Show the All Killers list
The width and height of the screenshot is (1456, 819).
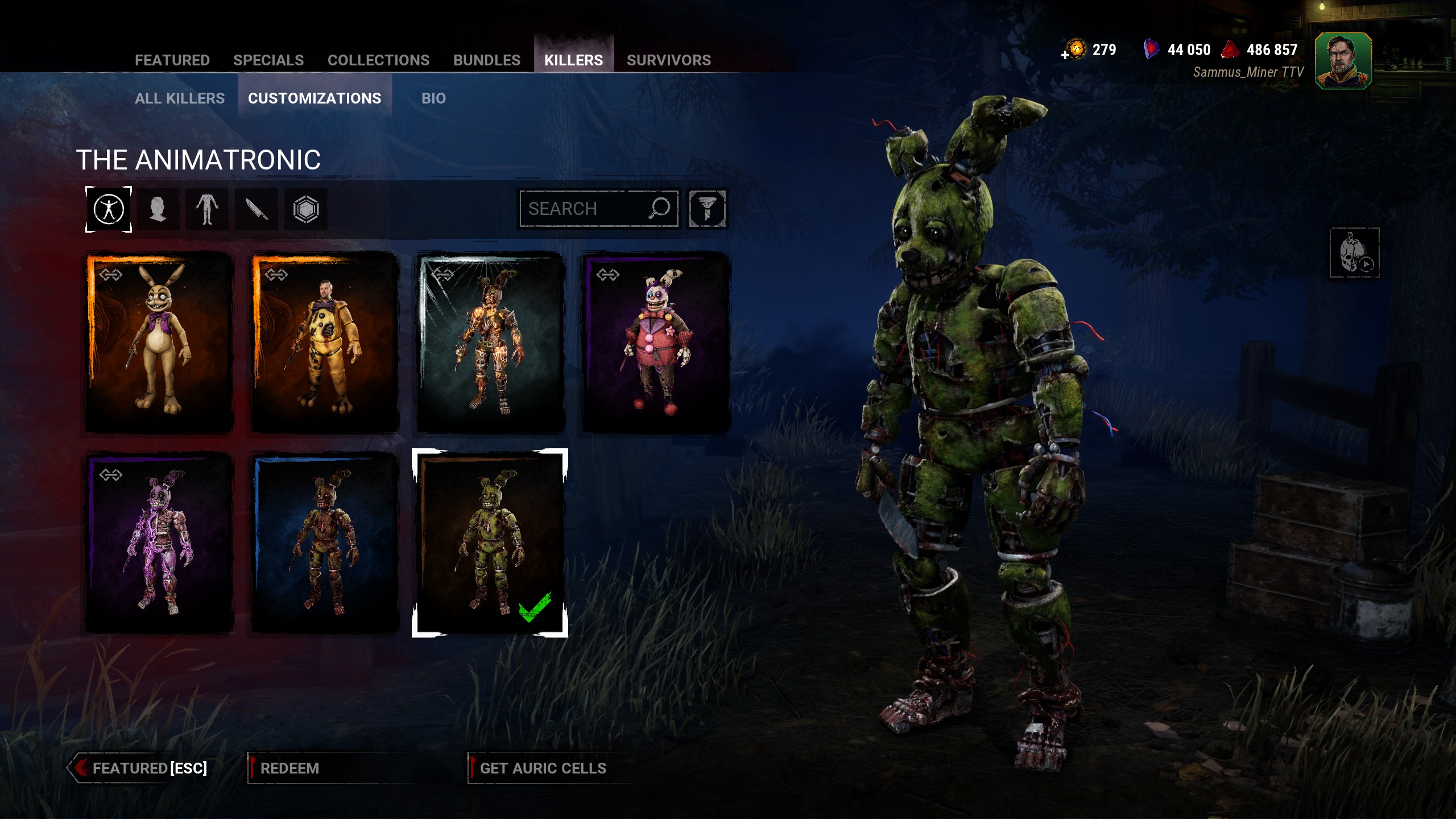[180, 98]
